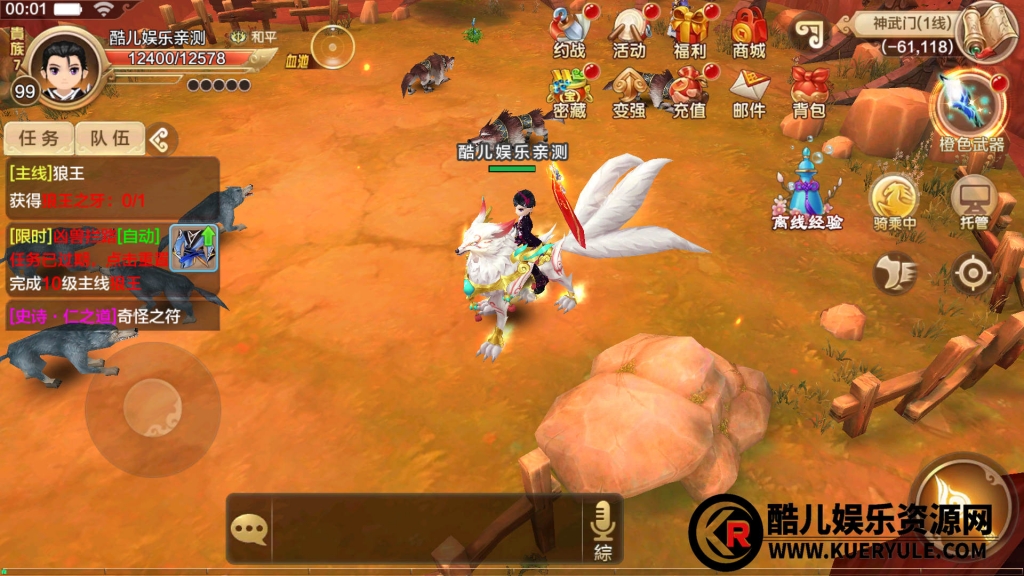Claim the 橙色武器 orange weapon

(967, 110)
